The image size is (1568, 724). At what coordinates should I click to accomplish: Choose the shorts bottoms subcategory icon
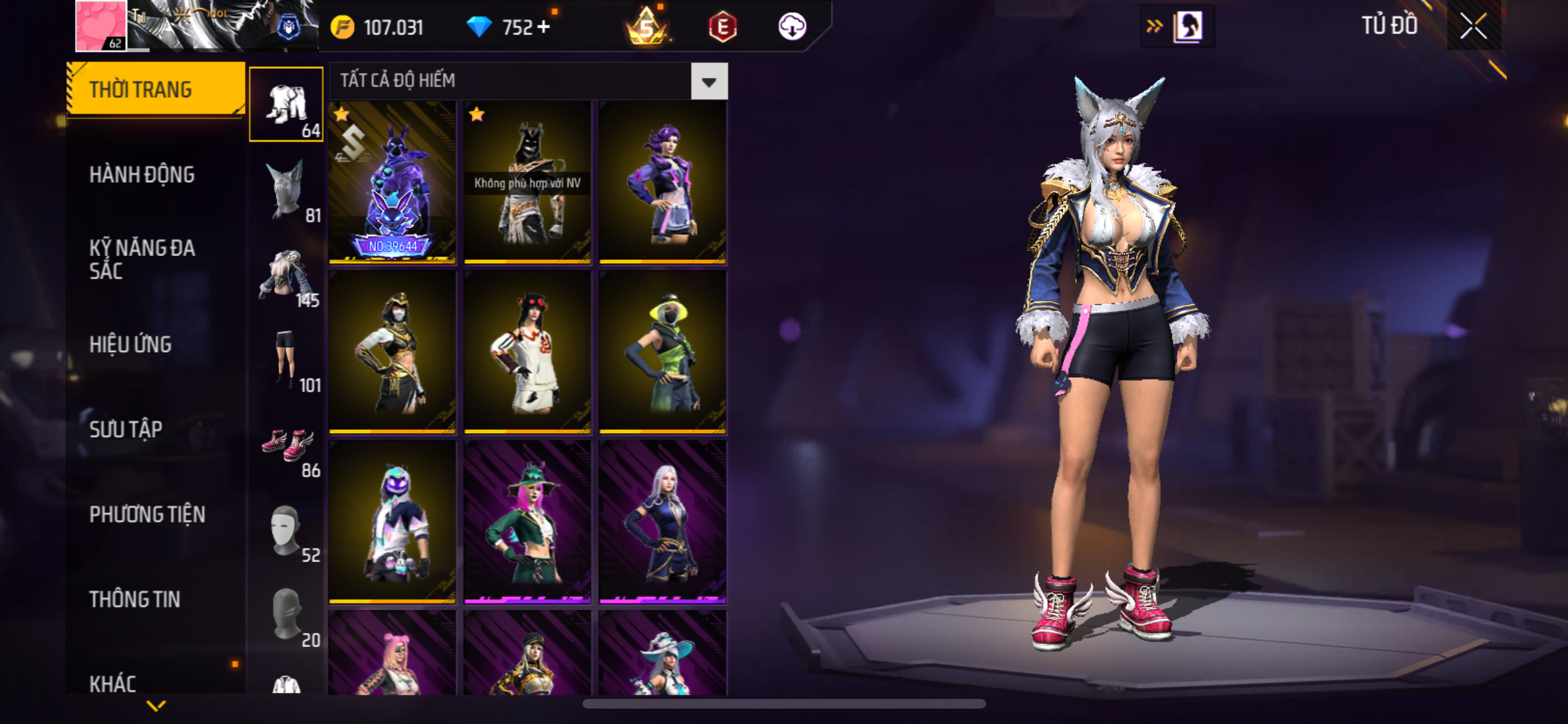(x=286, y=360)
